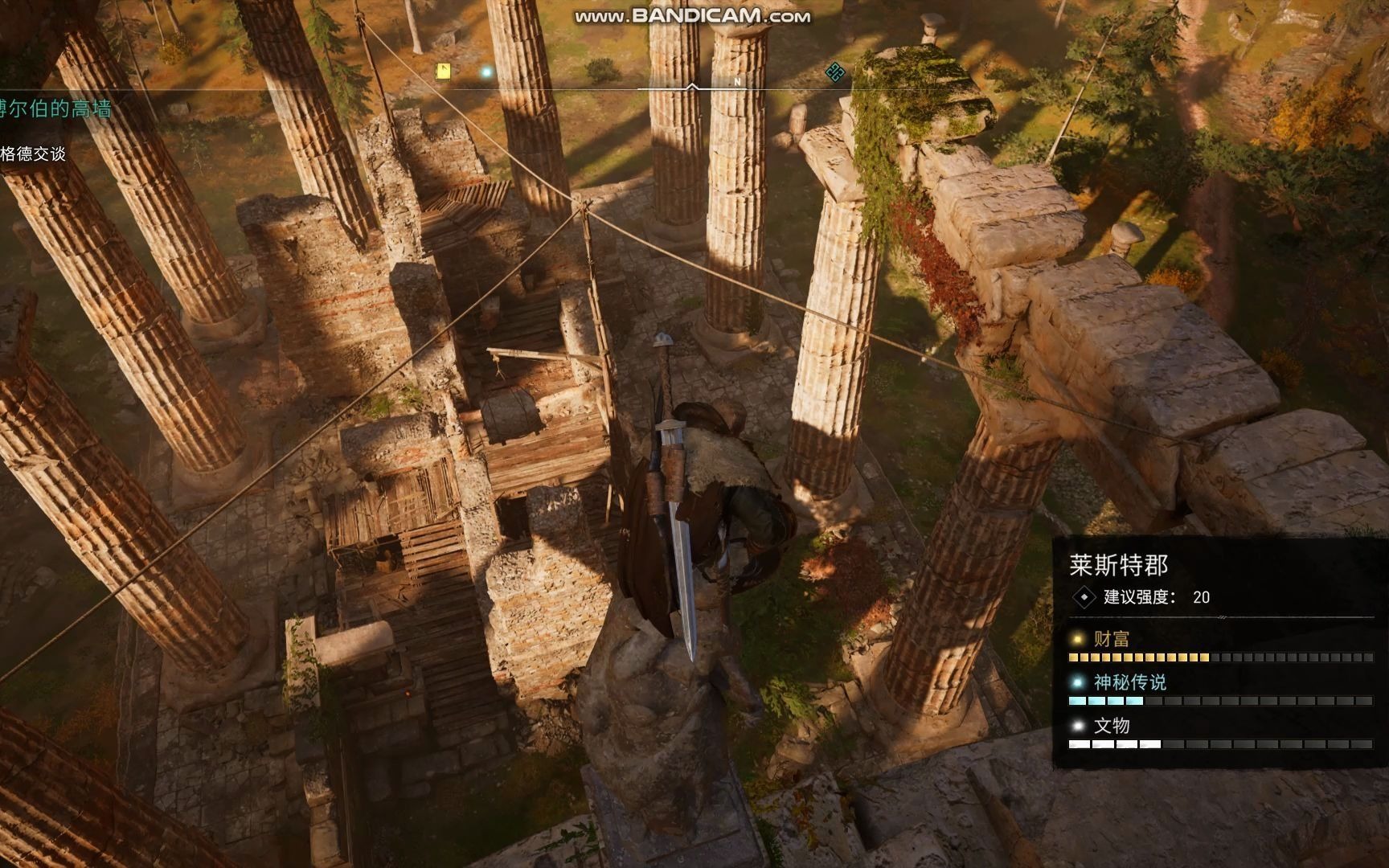Click the Bandicam watermark link at top
1389x868 pixels.
pyautogui.click(x=692, y=15)
